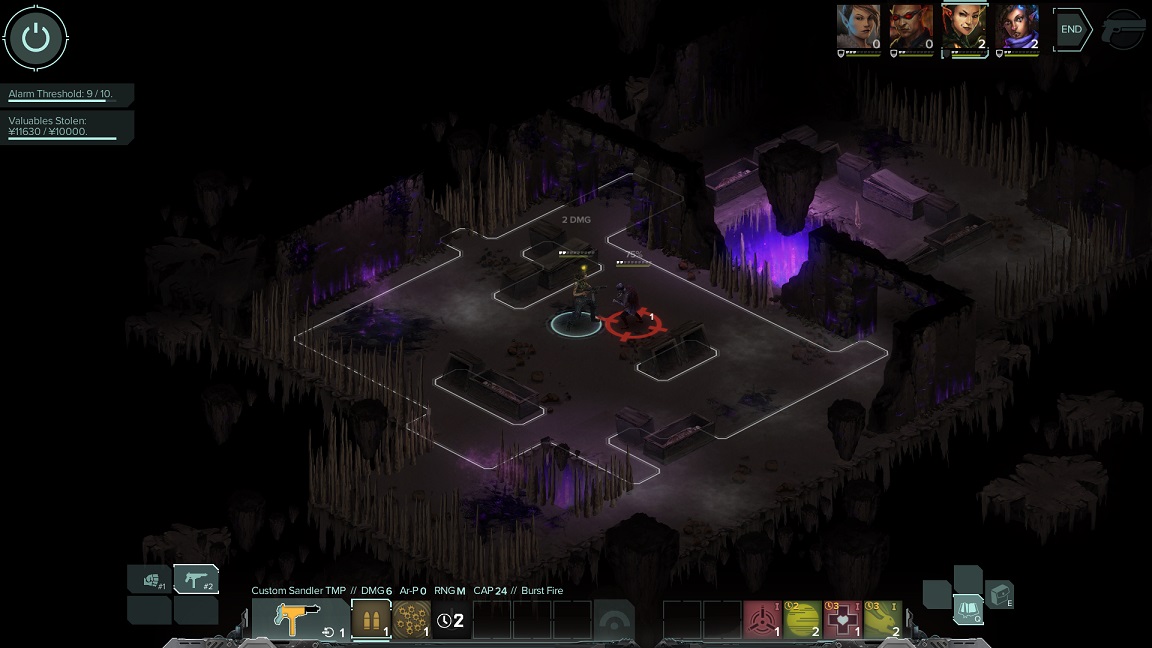End the current turn
Image resolution: width=1152 pixels, height=648 pixels.
(x=1071, y=29)
